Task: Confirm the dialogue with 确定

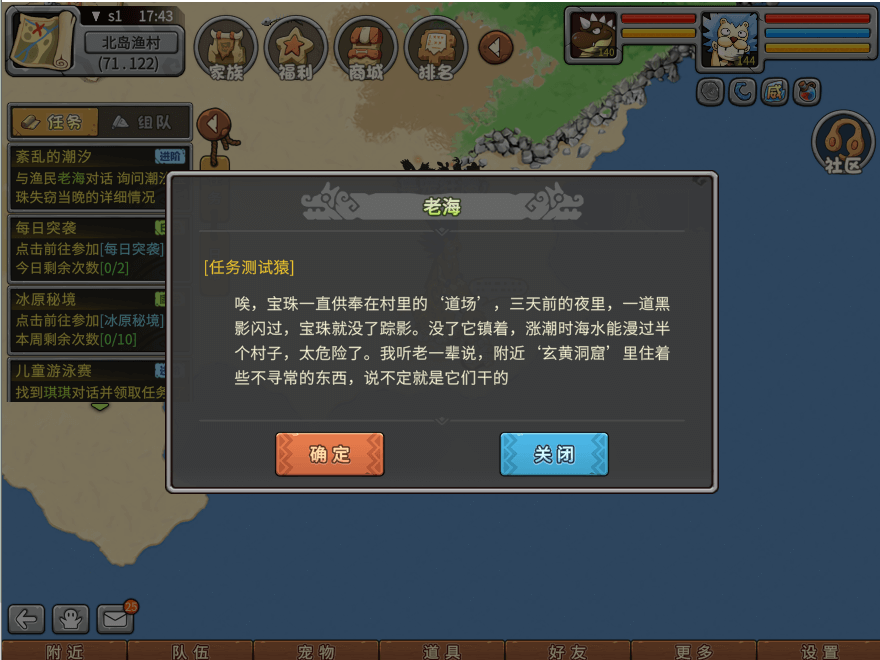Action: (329, 454)
